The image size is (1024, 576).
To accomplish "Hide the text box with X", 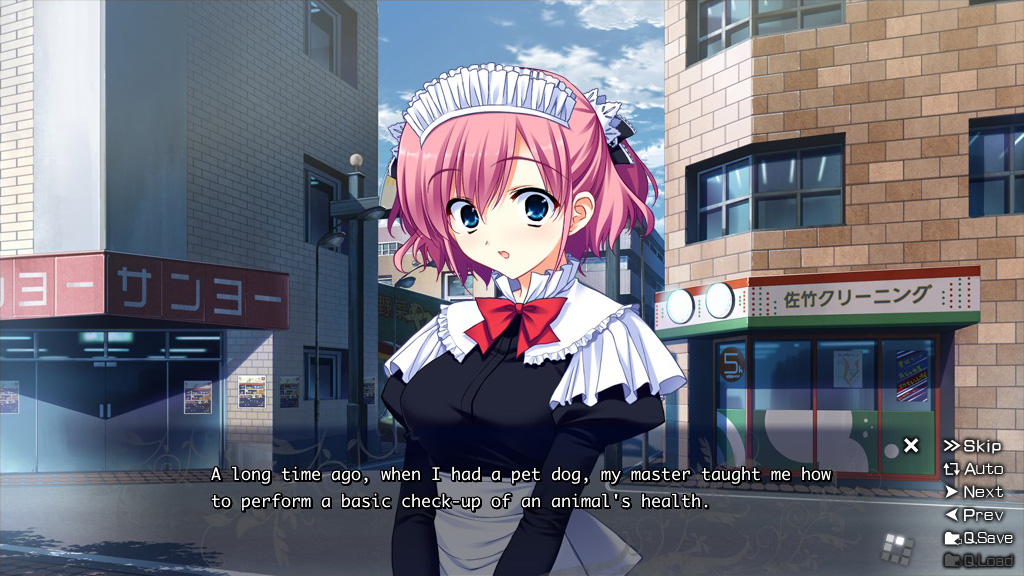I will 911,446.
